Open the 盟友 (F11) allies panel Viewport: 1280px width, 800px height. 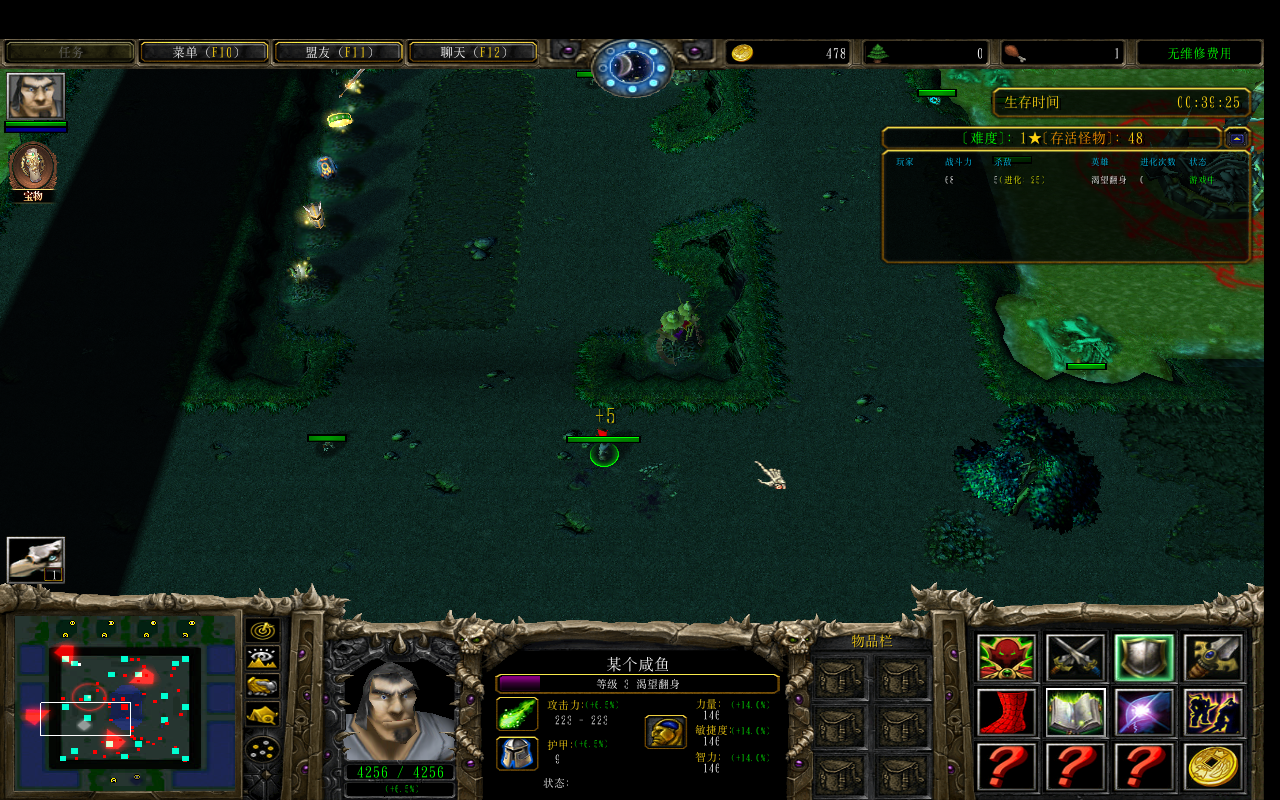(x=339, y=52)
